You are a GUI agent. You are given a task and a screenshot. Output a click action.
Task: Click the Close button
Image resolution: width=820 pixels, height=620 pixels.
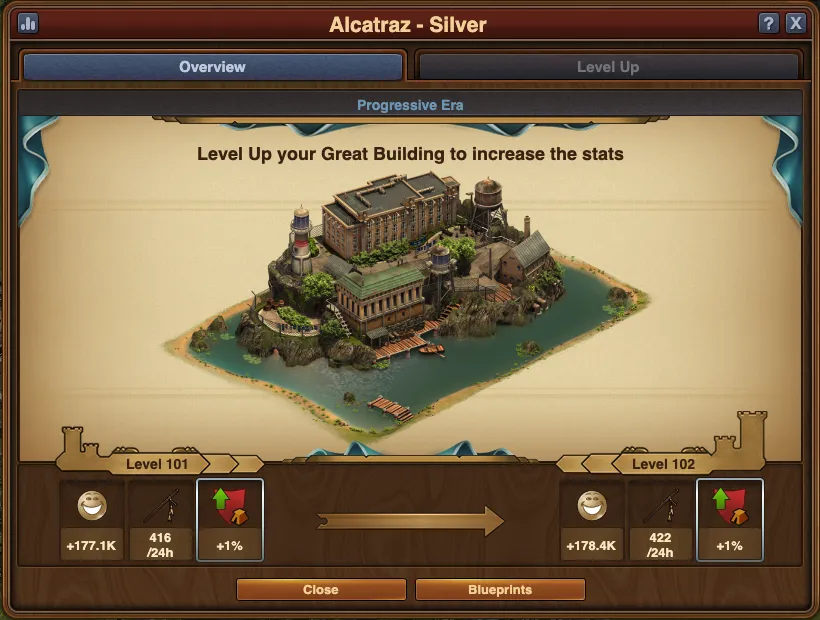click(320, 590)
